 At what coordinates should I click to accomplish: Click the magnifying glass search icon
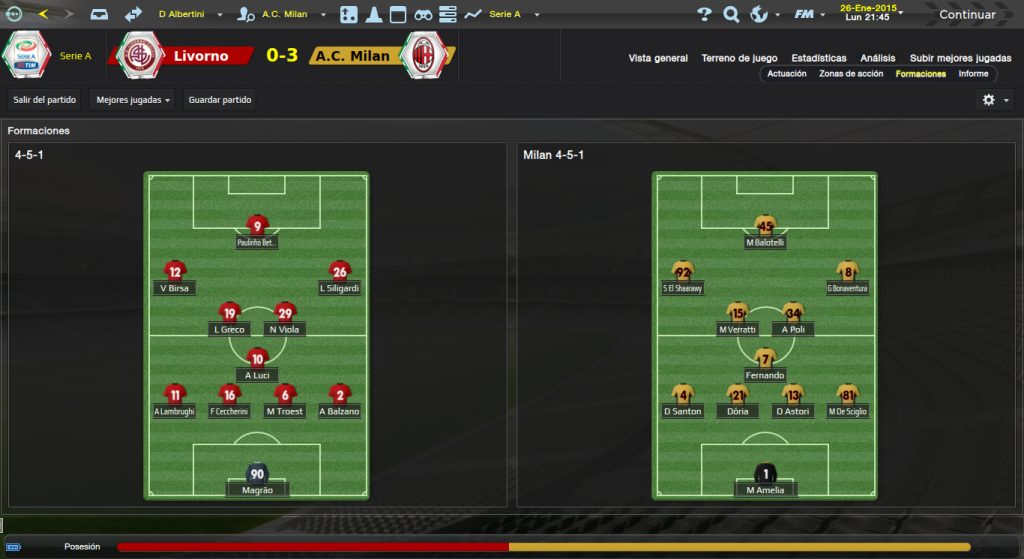[731, 14]
